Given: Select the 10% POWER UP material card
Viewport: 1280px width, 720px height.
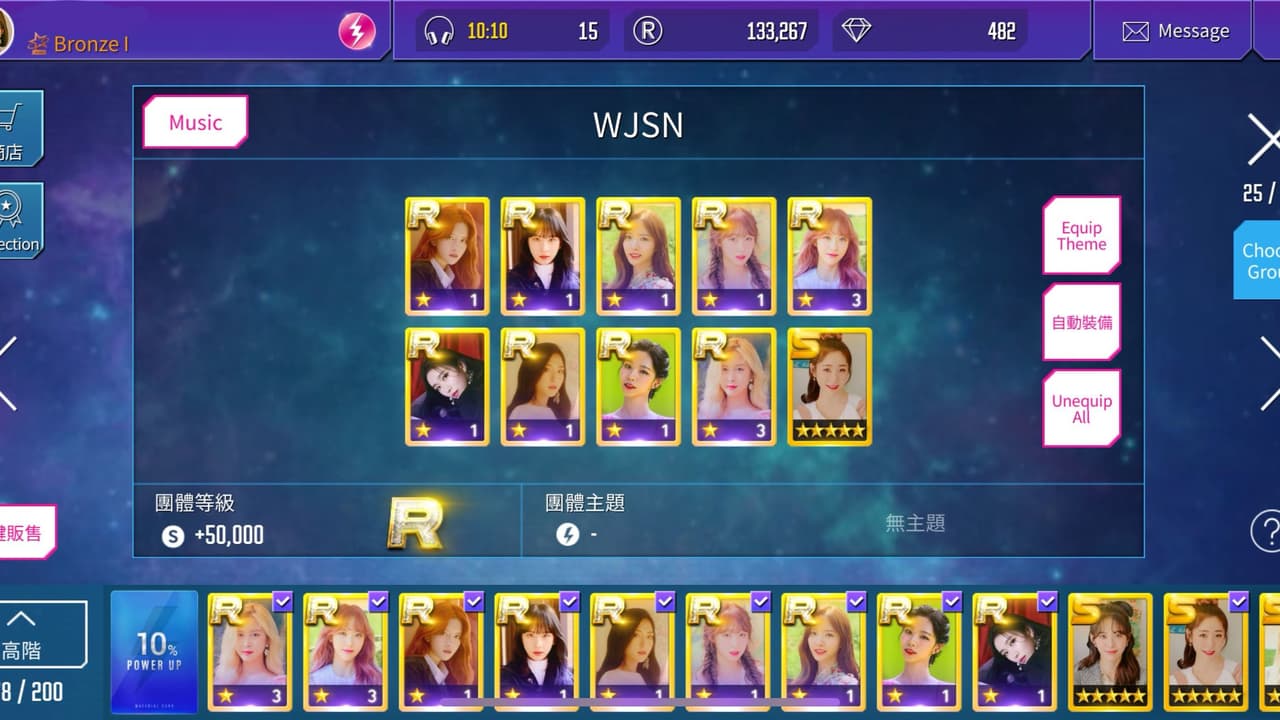Looking at the screenshot, I should (x=154, y=652).
